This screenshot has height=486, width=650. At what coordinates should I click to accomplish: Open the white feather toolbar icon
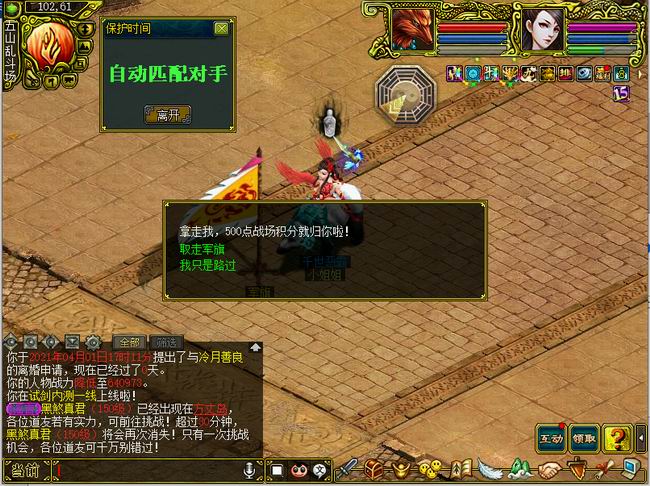[x=490, y=468]
